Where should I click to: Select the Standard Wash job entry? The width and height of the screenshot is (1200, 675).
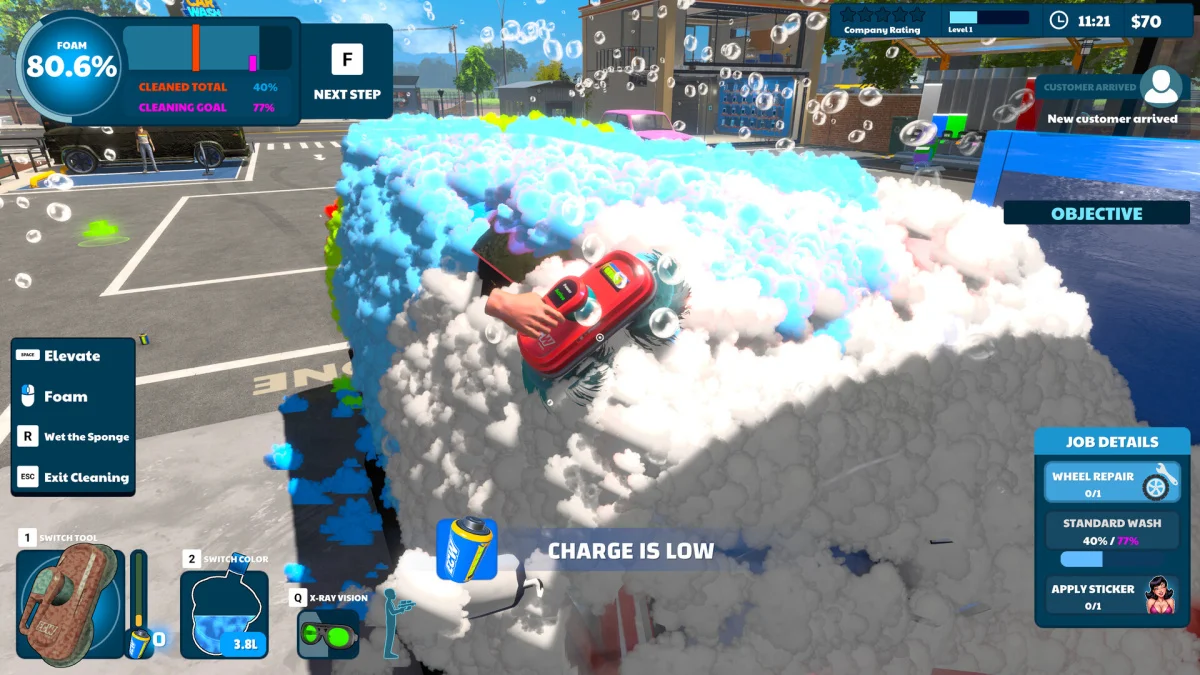[x=1112, y=540]
